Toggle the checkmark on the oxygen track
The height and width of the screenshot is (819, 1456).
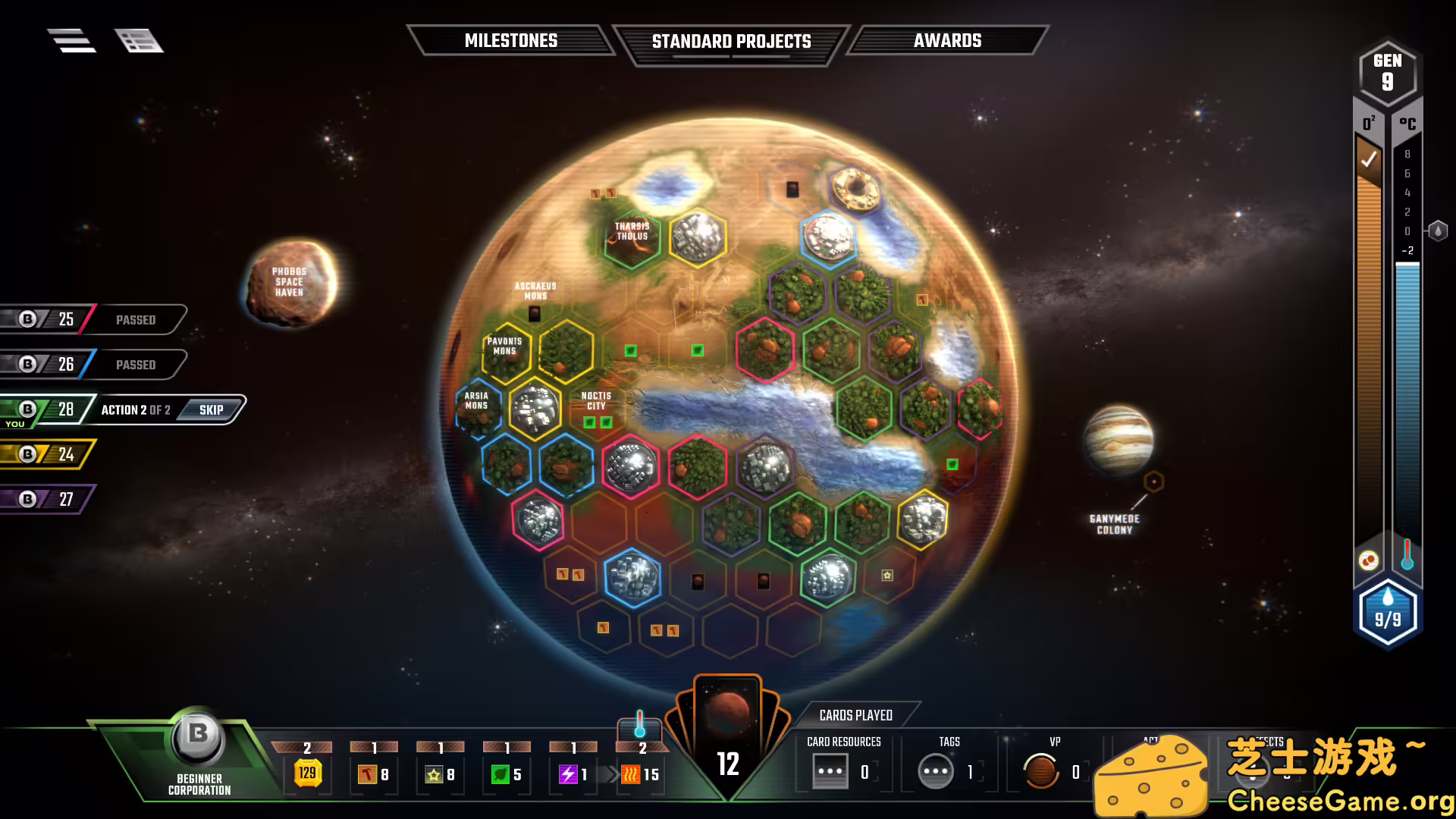pyautogui.click(x=1370, y=159)
